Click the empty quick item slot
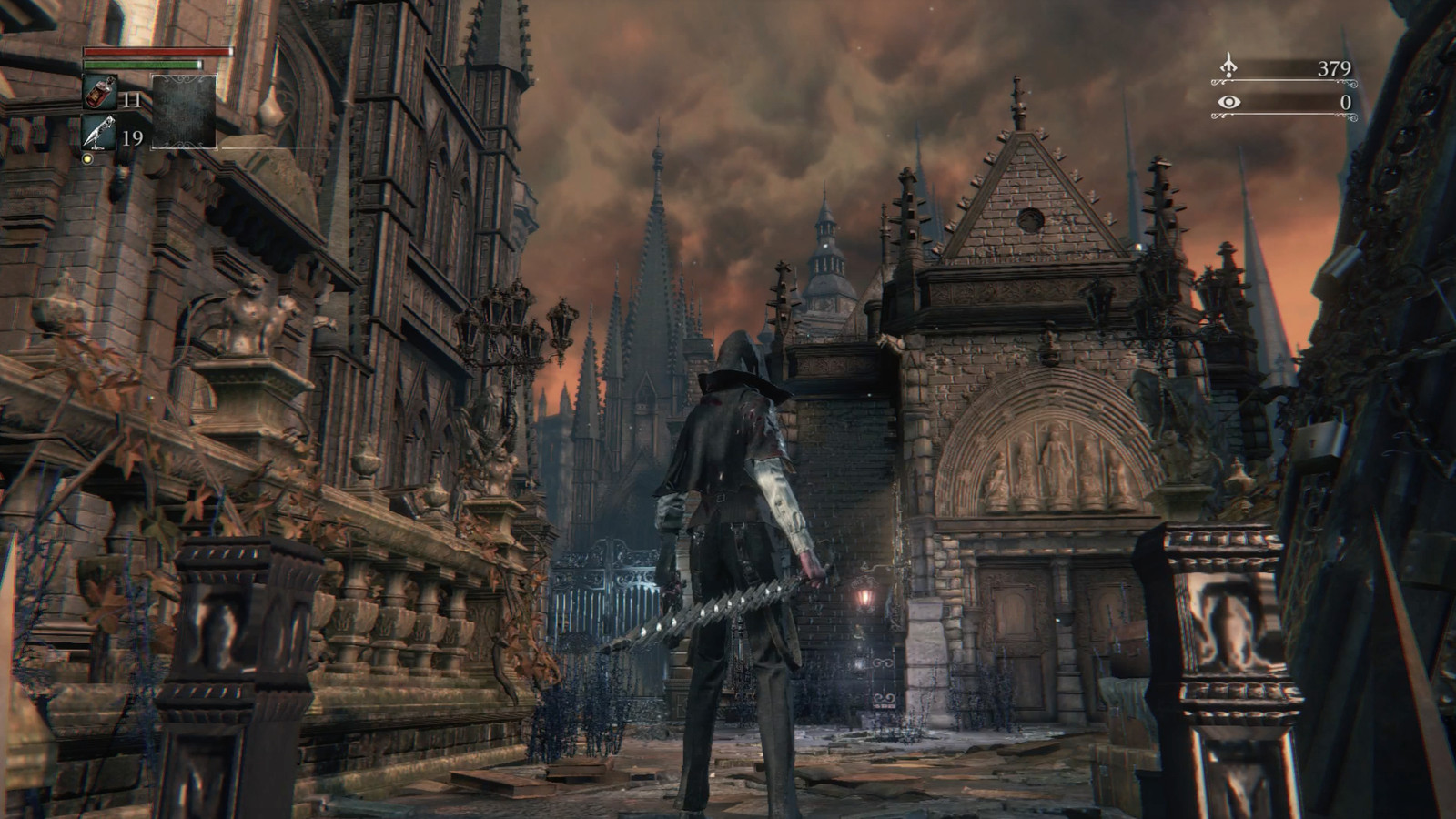 pos(184,112)
